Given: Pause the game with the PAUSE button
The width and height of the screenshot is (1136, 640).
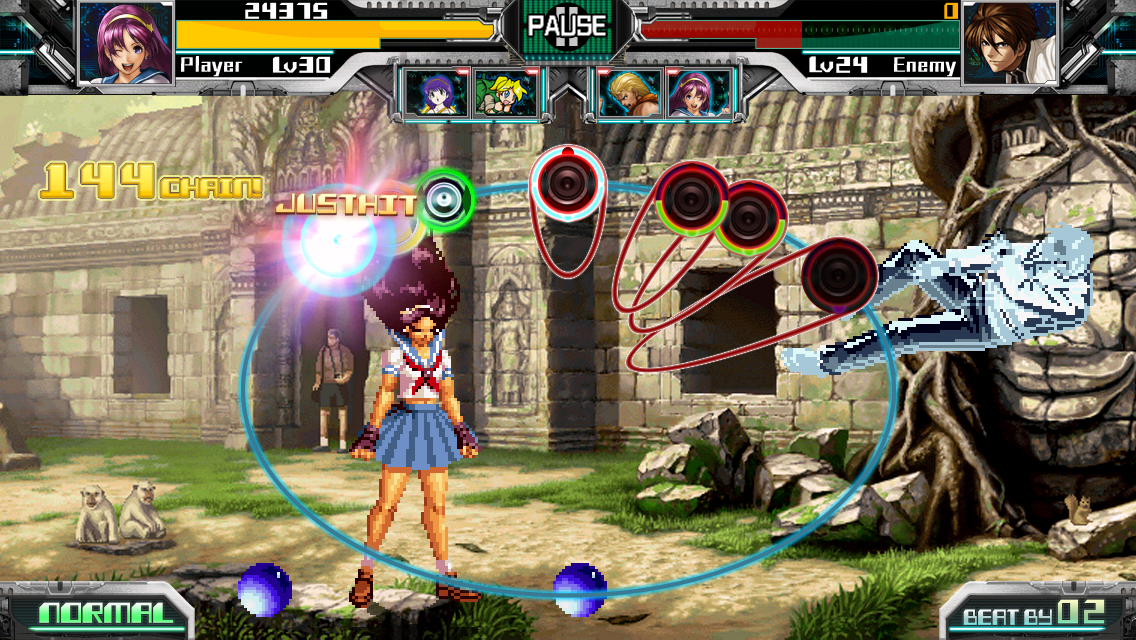Looking at the screenshot, I should click(567, 25).
